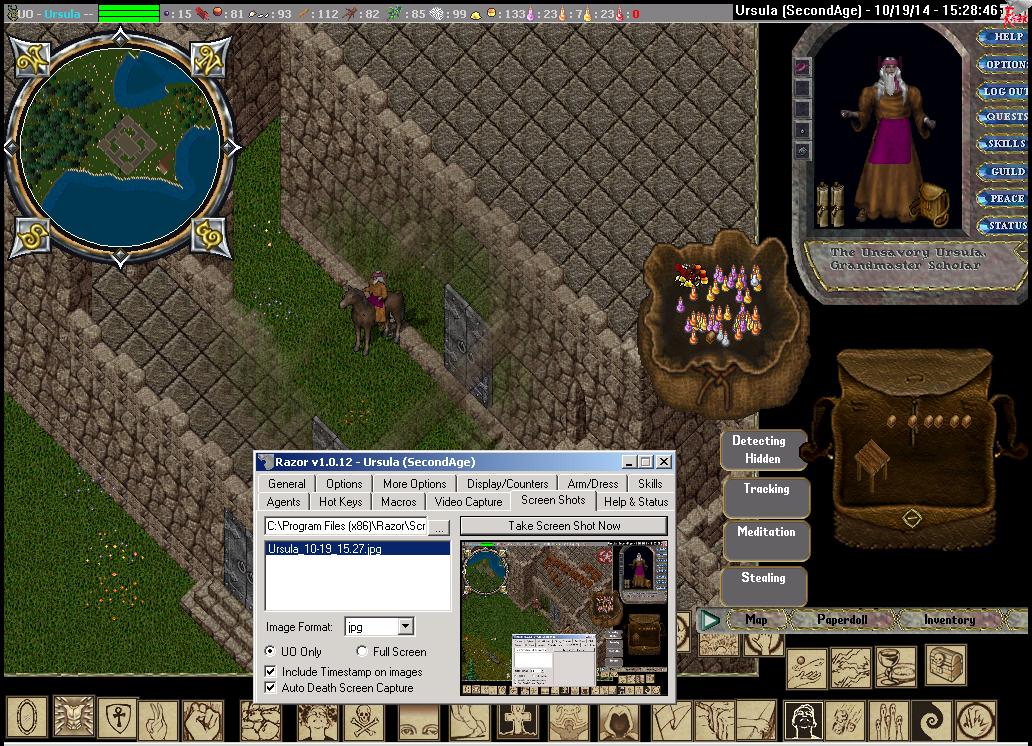This screenshot has height=746, width=1032.
Task: Use the Stealing skill button
Action: (763, 579)
